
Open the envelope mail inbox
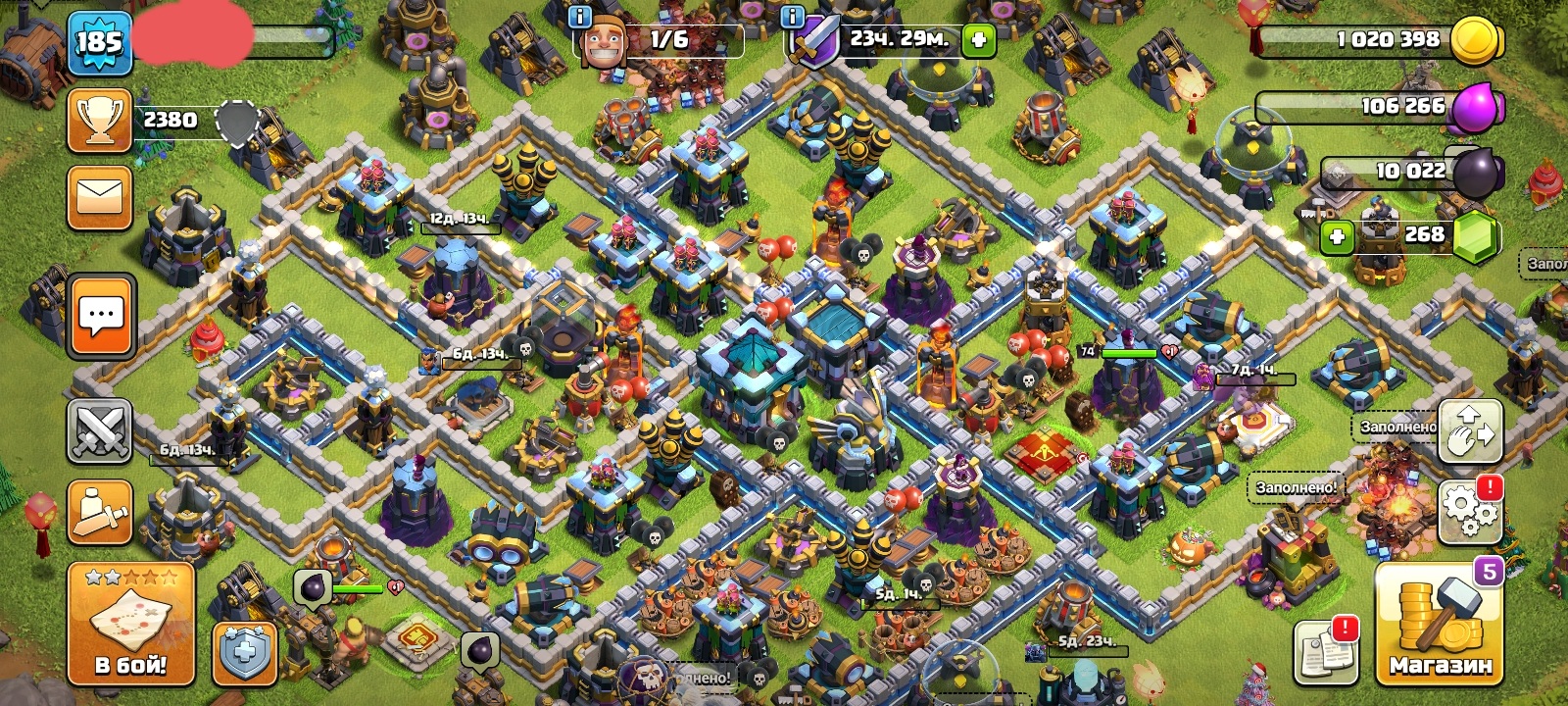100,197
